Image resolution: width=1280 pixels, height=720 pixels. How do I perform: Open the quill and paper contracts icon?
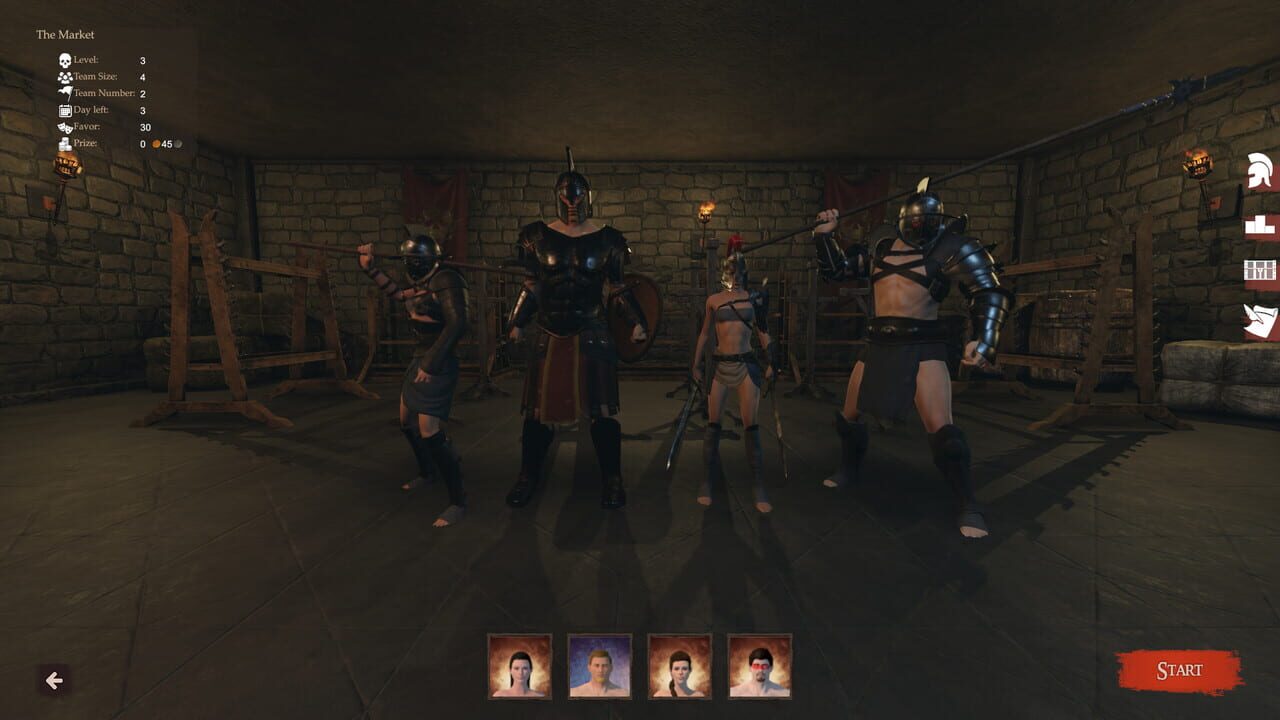tap(1258, 315)
